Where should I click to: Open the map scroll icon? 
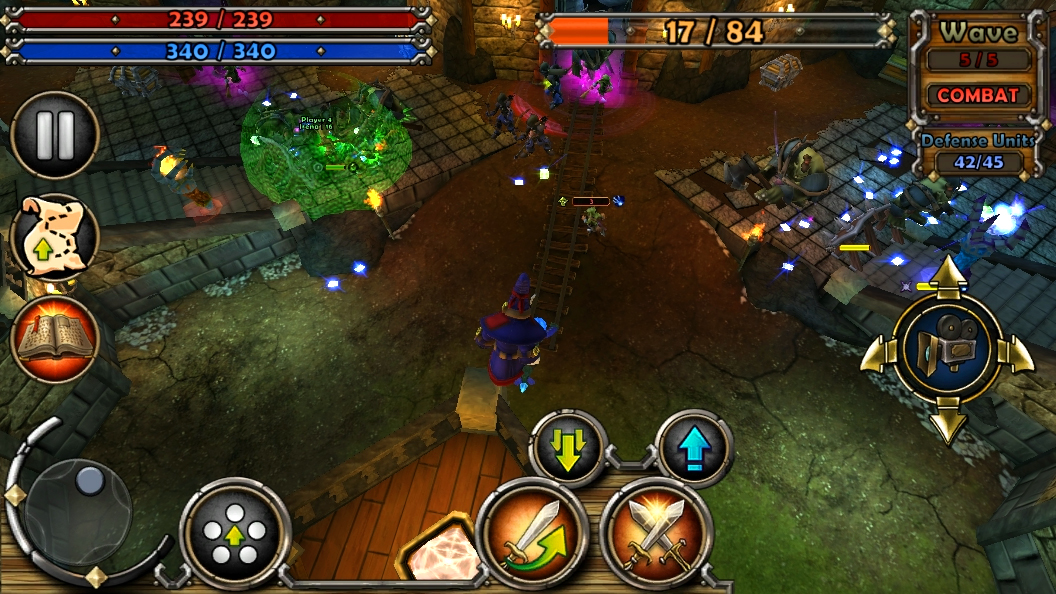pyautogui.click(x=54, y=238)
